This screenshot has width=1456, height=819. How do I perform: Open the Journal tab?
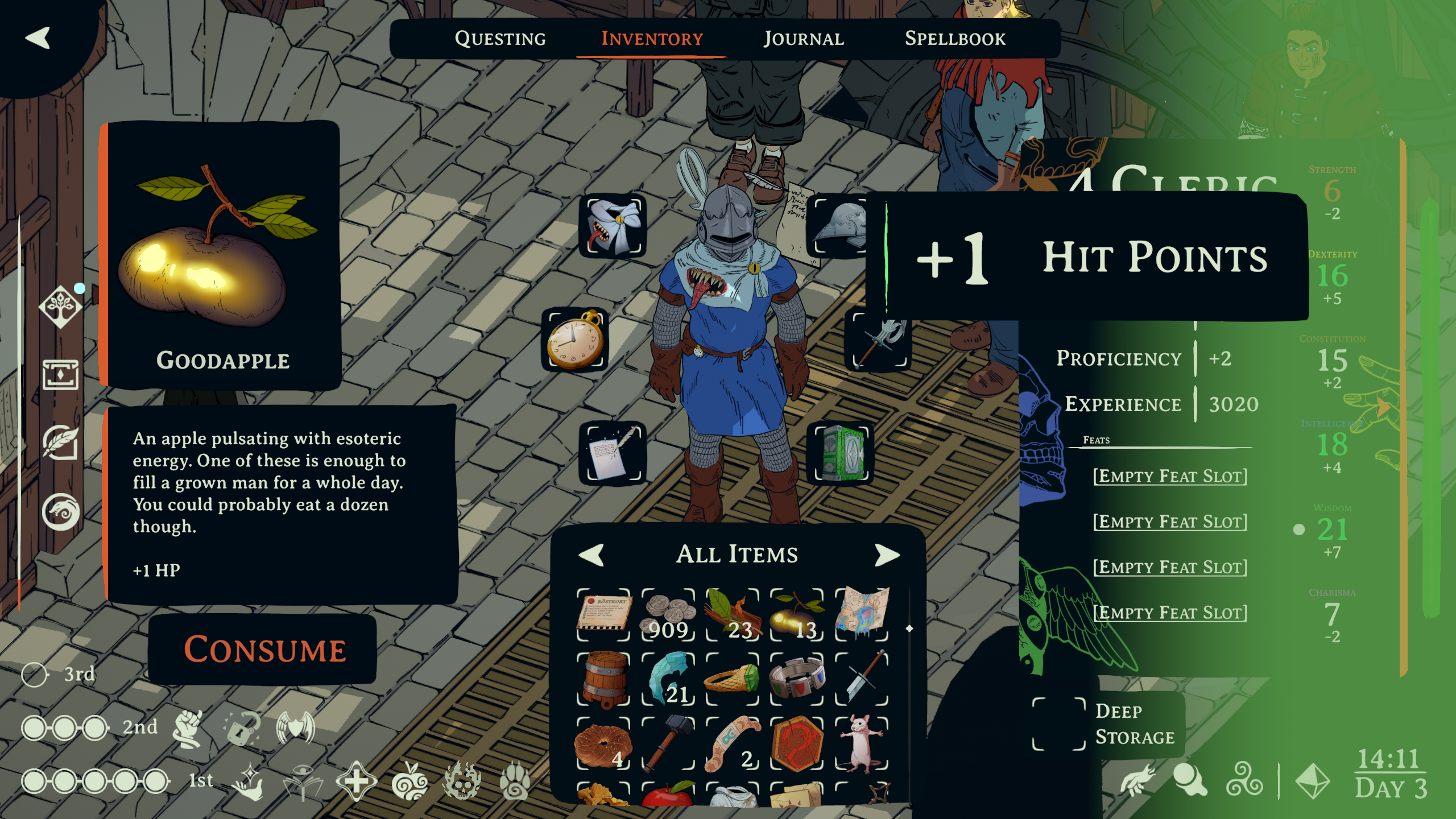coord(803,39)
